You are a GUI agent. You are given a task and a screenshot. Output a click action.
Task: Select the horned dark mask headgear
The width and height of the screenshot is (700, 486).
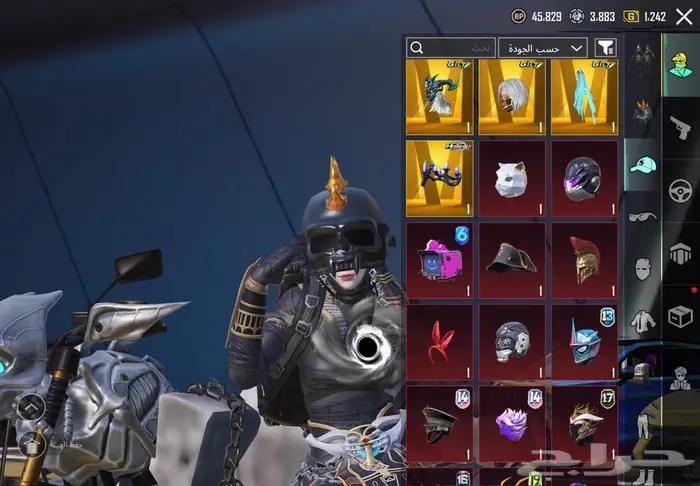pos(440,97)
